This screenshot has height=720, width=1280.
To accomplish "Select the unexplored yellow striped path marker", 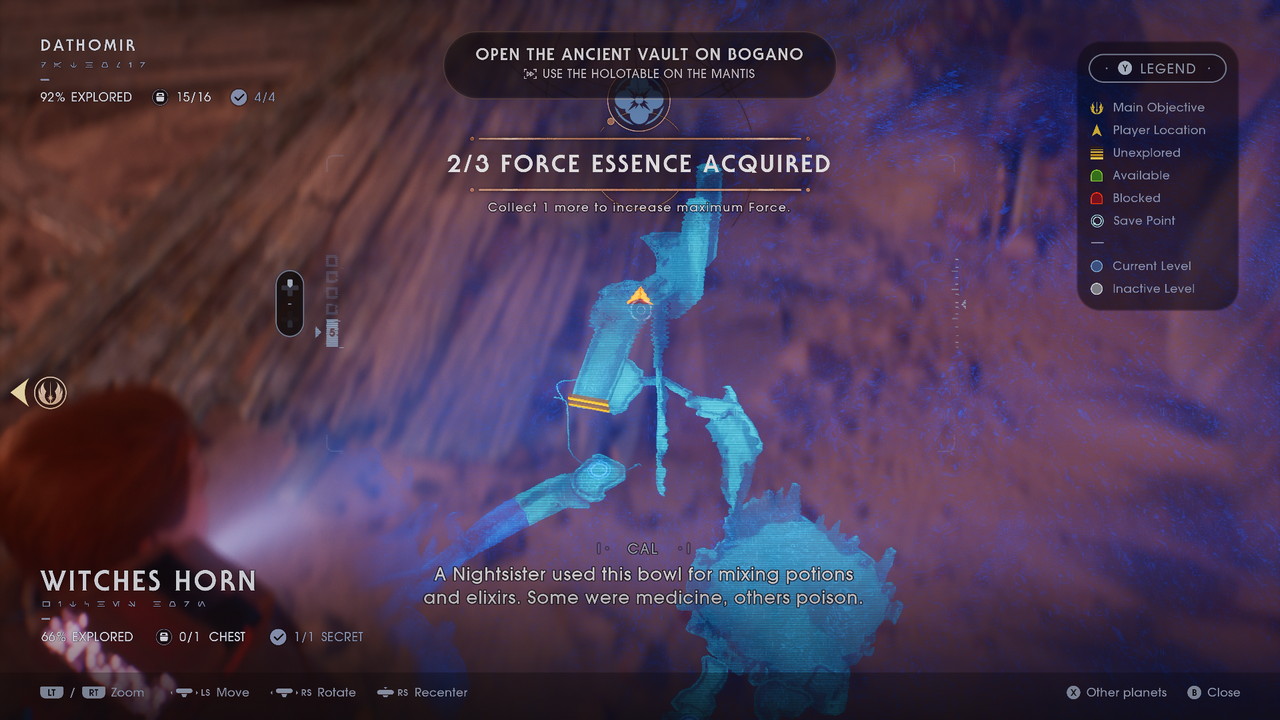I will 589,403.
